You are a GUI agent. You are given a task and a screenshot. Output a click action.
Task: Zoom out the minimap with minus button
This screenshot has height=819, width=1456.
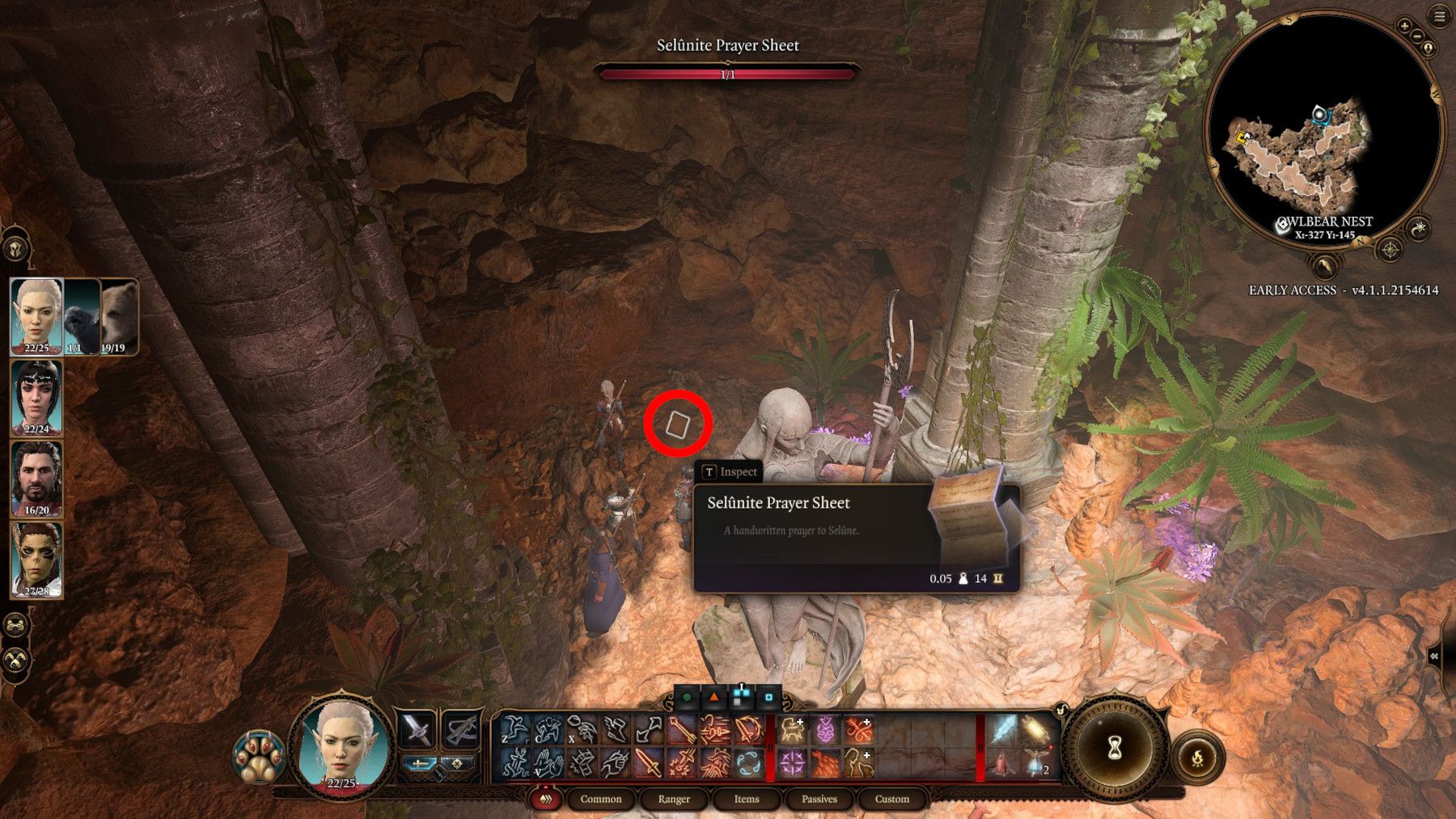point(1418,36)
